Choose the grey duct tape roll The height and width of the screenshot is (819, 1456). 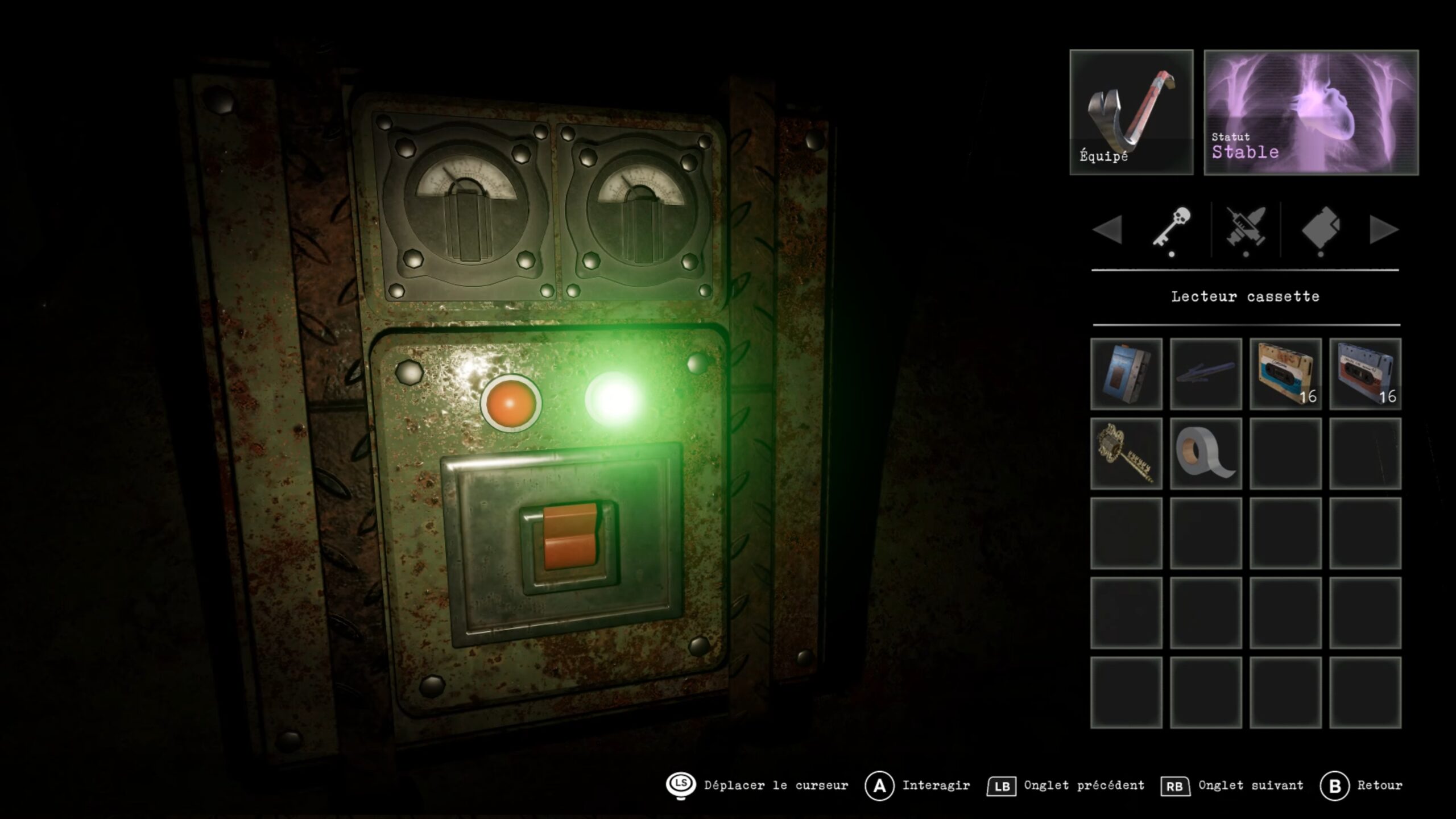point(1206,453)
